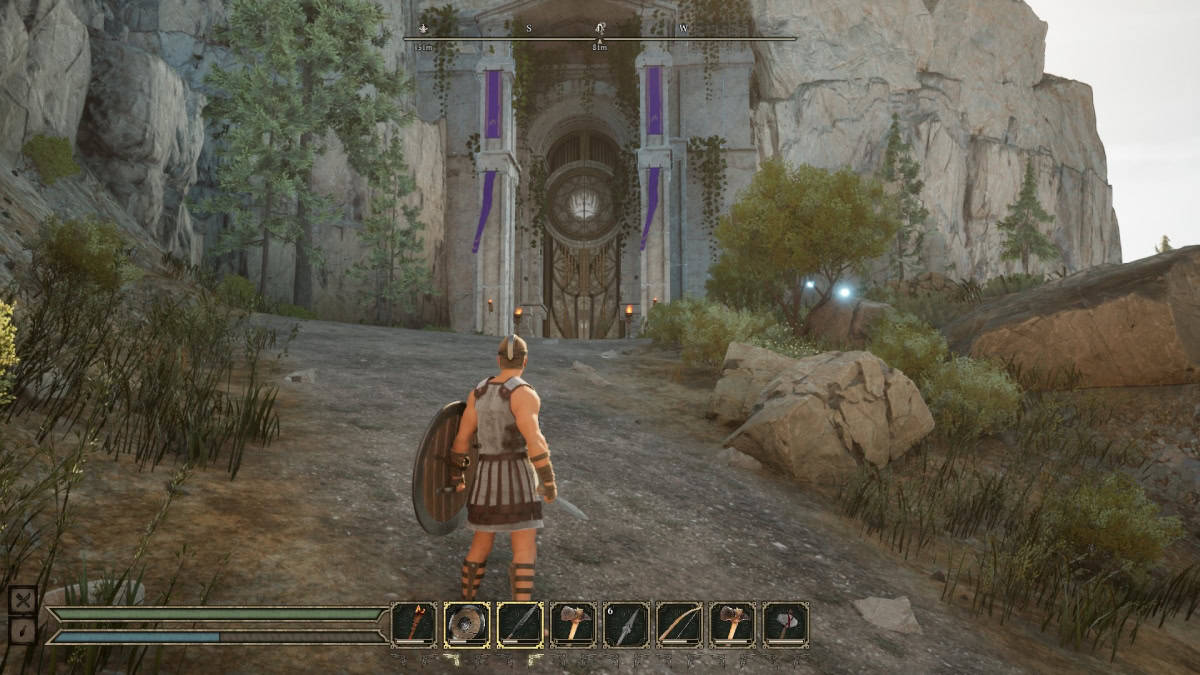
Task: Click the feather icon below the crossed swords
Action: [23, 631]
